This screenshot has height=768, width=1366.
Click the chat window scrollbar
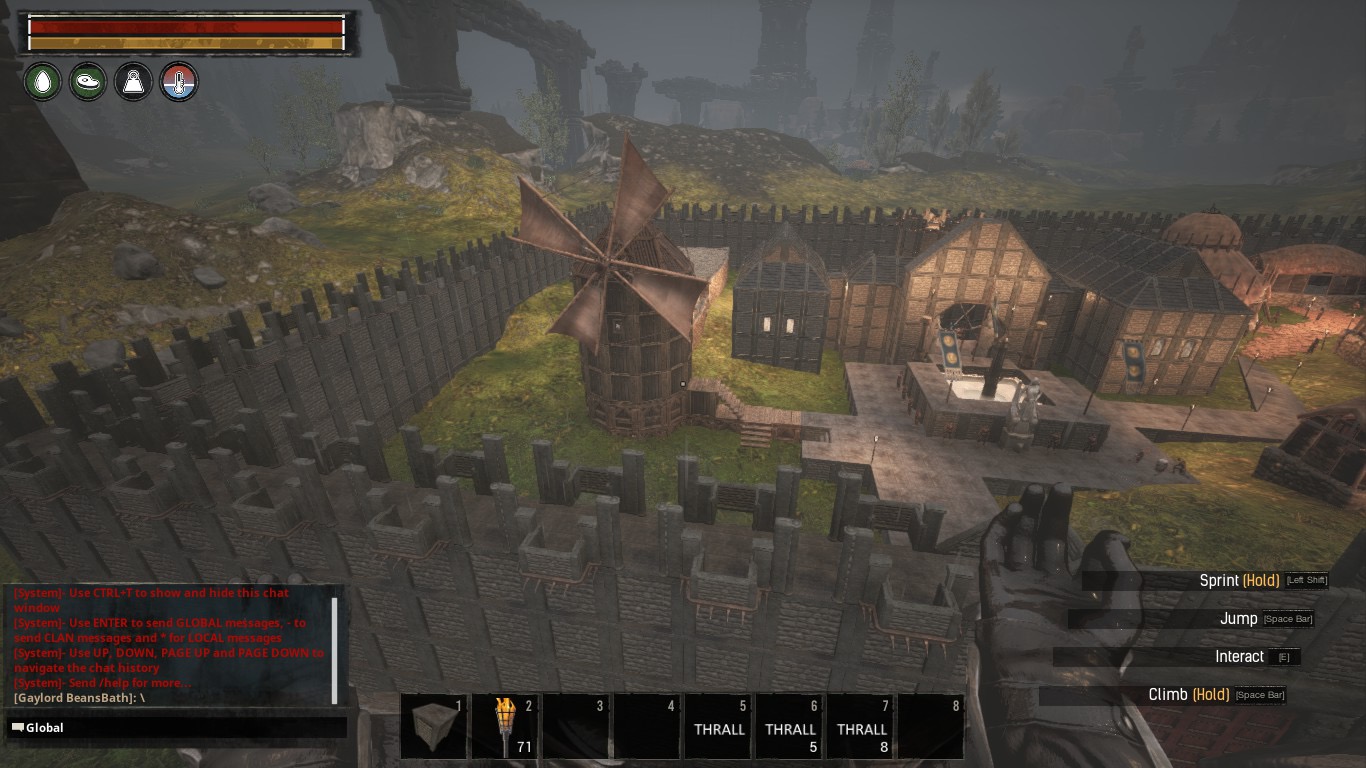335,650
